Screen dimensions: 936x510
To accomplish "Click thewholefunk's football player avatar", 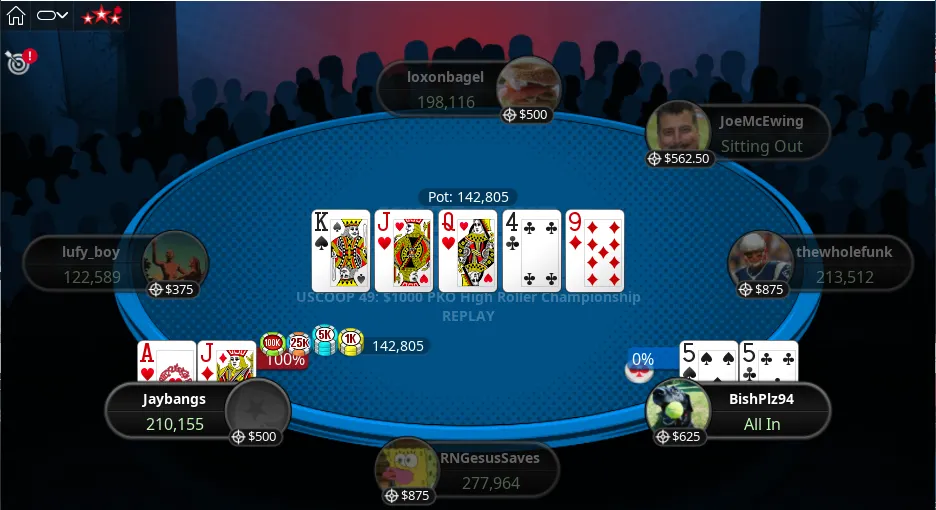I will coord(759,260).
